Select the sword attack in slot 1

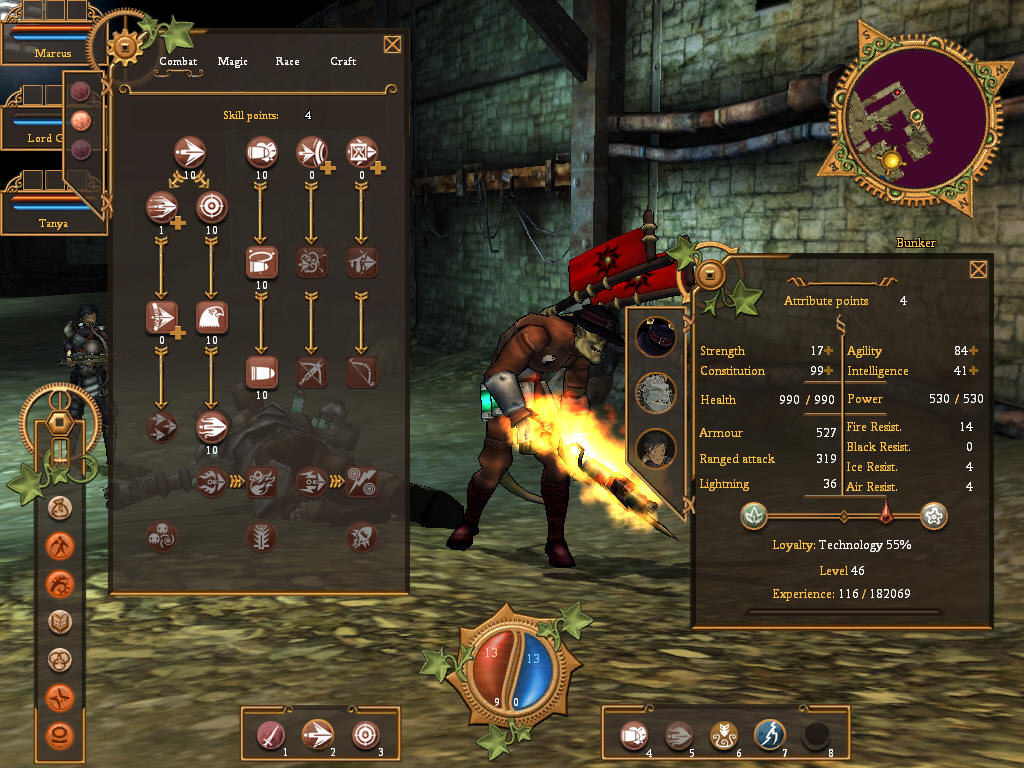point(271,735)
